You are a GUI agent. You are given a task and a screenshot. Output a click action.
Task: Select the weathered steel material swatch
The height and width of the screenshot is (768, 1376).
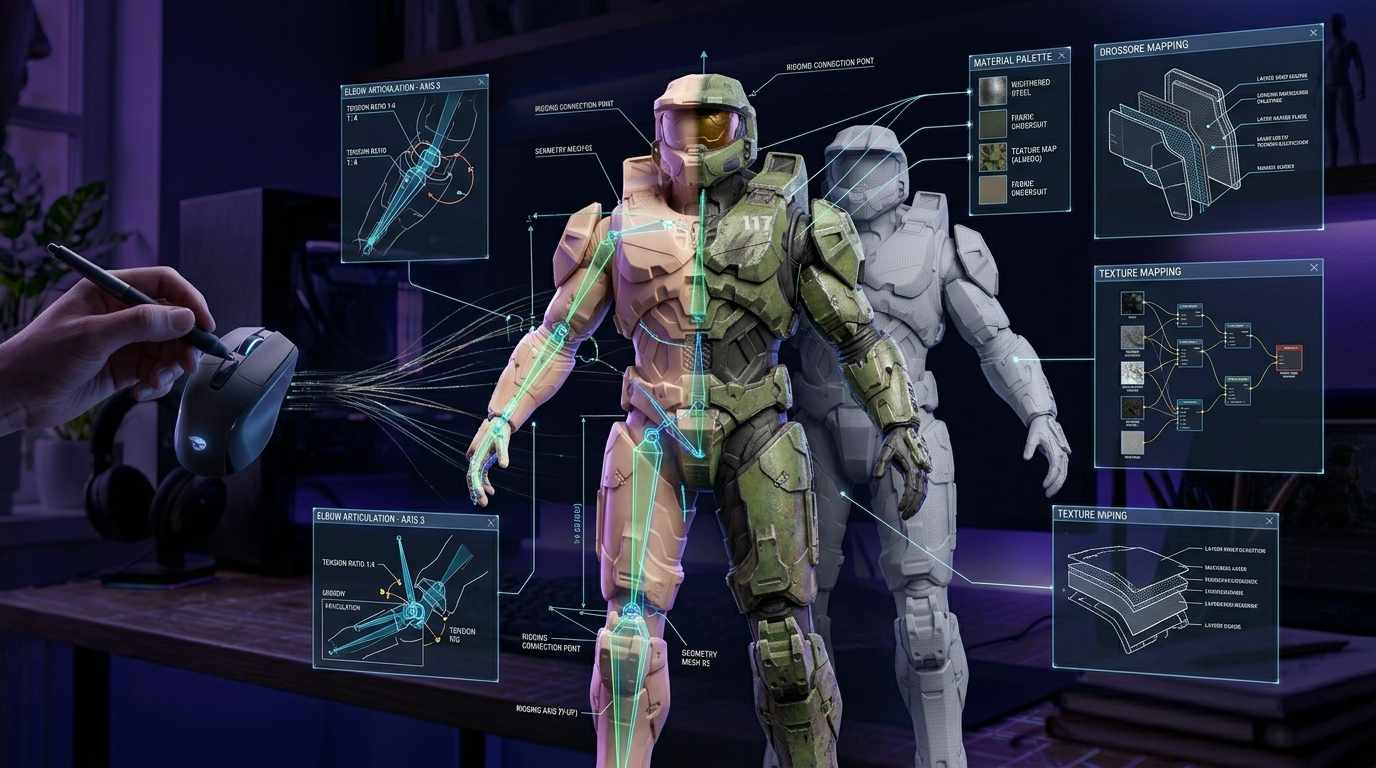(x=992, y=91)
